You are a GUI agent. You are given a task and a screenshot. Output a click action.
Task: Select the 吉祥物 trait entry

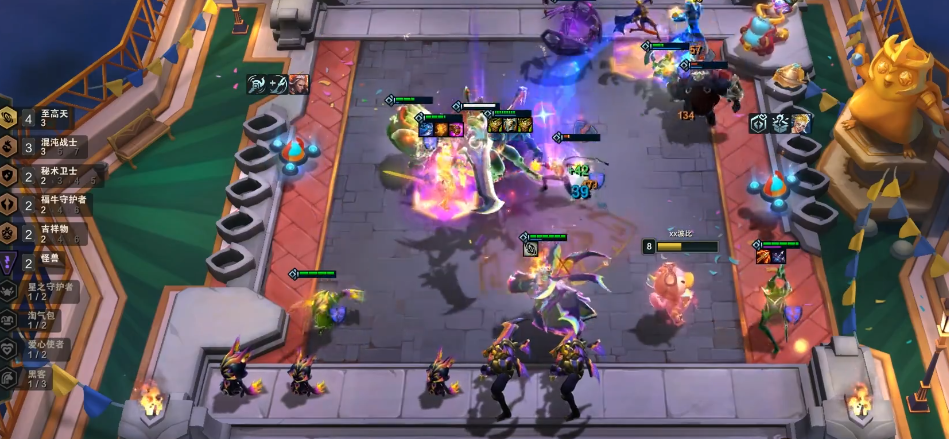point(45,233)
